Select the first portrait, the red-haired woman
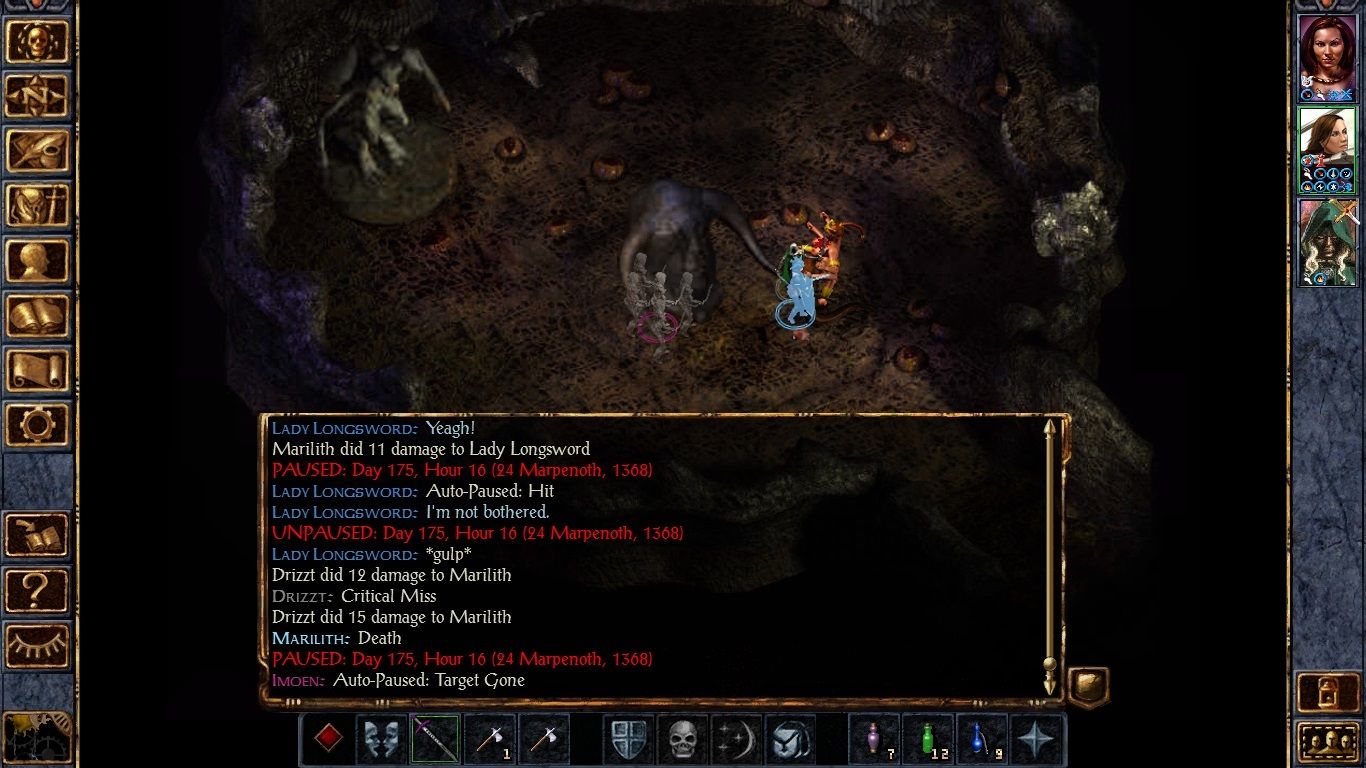The height and width of the screenshot is (768, 1366). 1326,57
